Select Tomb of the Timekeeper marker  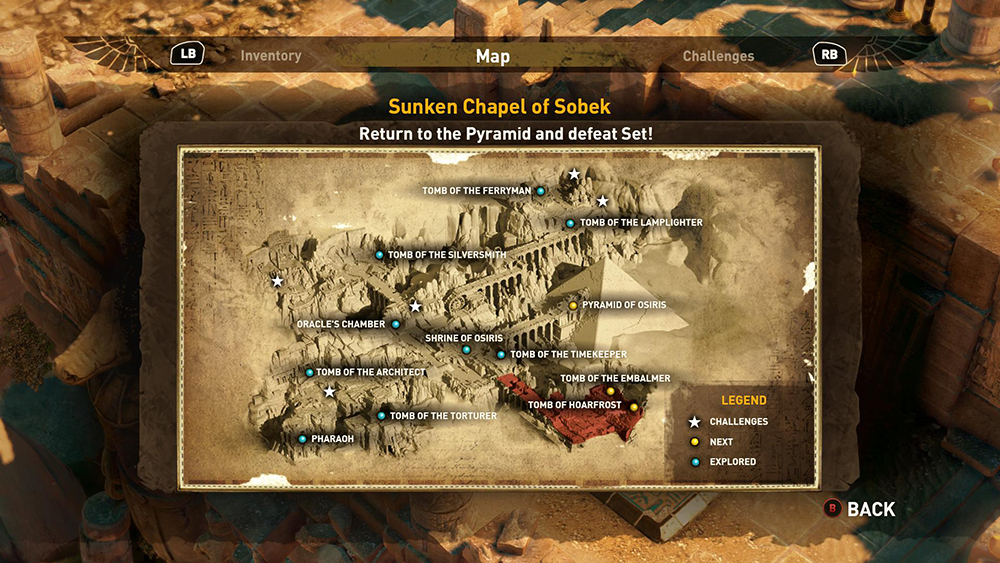[x=501, y=354]
